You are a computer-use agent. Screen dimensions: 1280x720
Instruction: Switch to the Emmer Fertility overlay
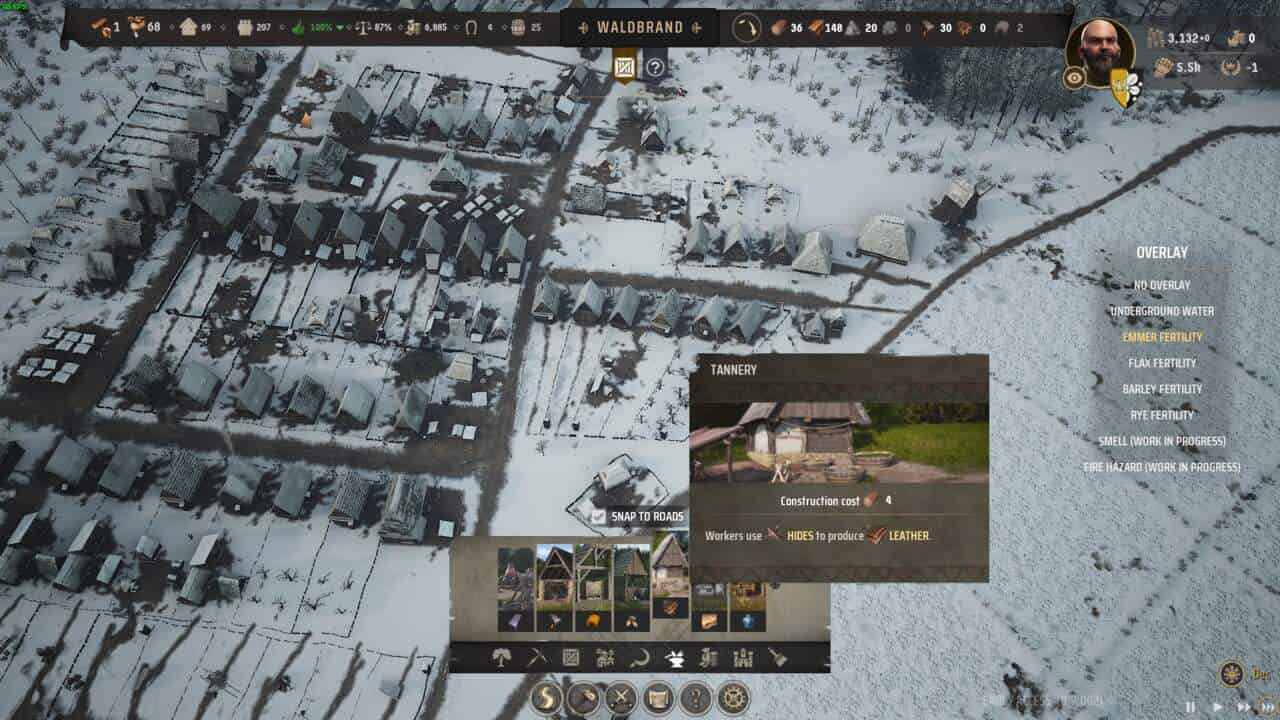(x=1161, y=337)
